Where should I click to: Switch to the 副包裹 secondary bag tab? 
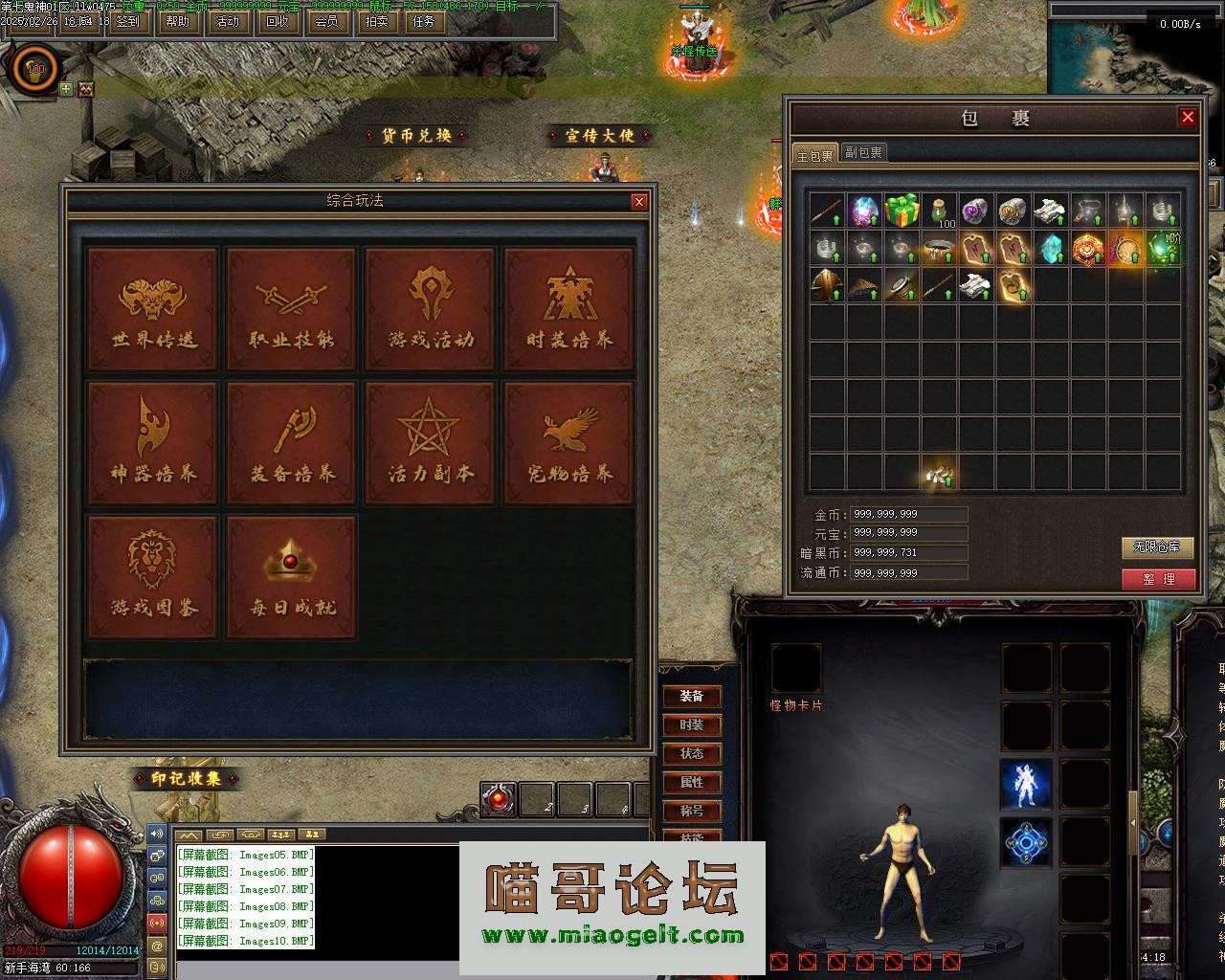pos(863,152)
